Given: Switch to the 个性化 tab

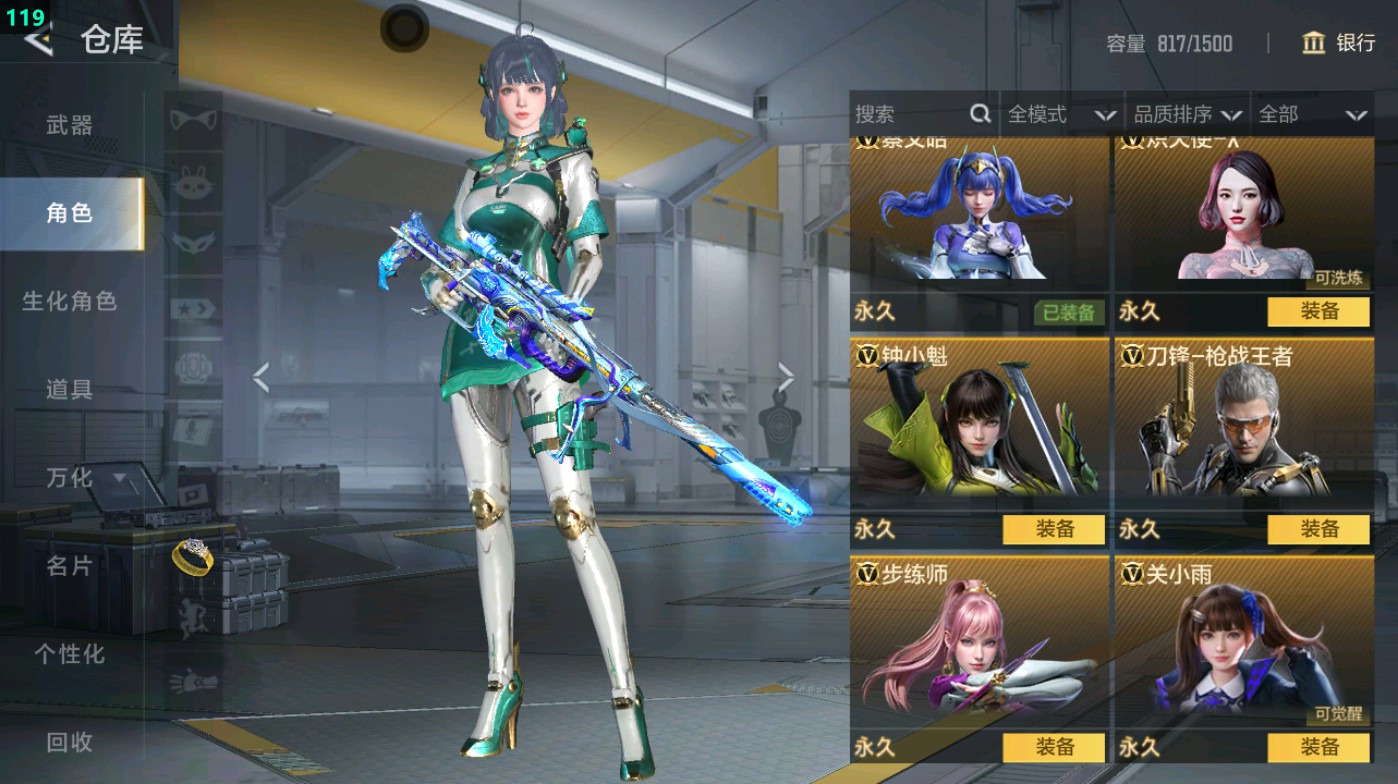Looking at the screenshot, I should pyautogui.click(x=70, y=654).
